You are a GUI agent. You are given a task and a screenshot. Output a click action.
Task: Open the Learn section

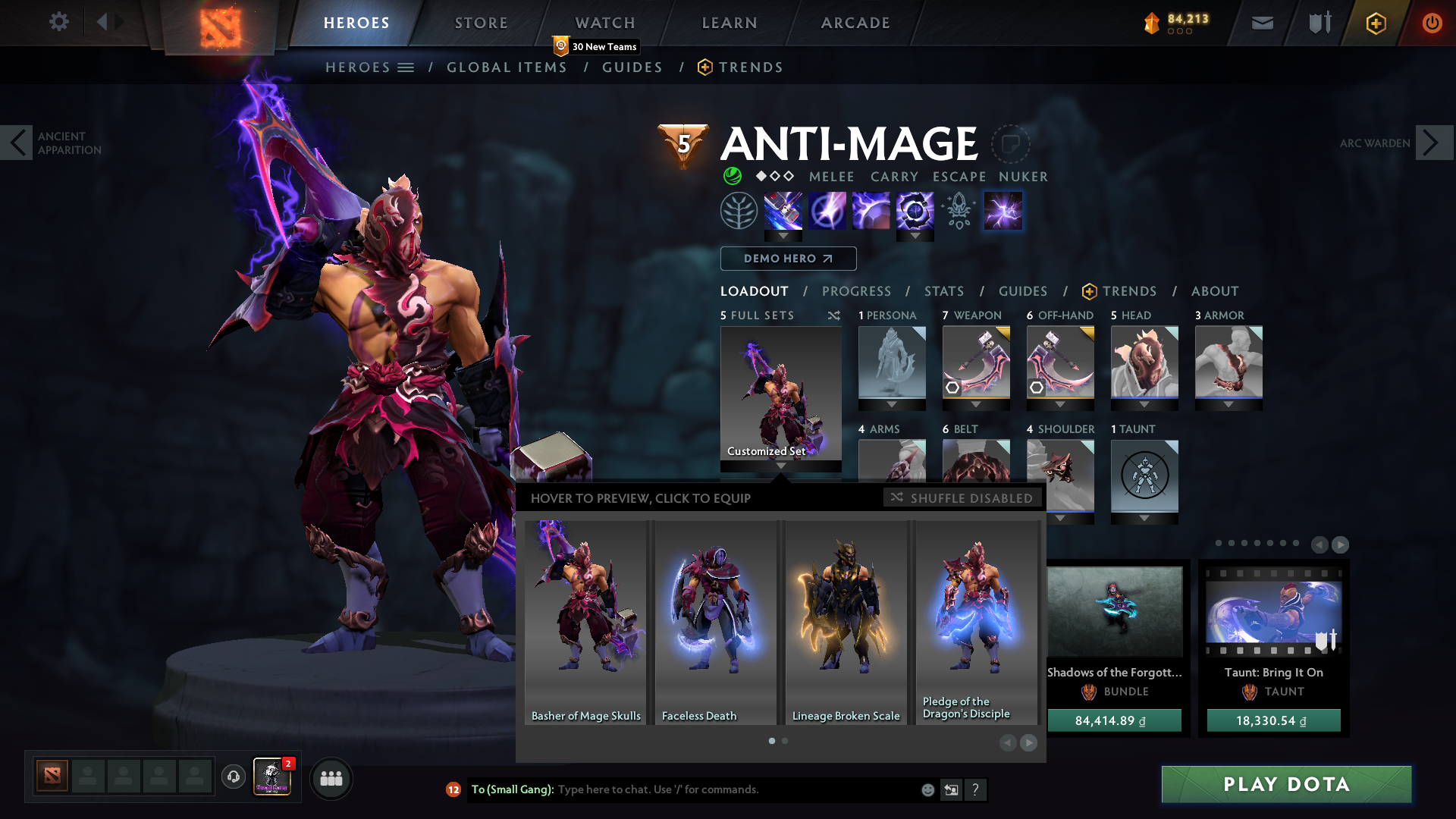pos(730,23)
